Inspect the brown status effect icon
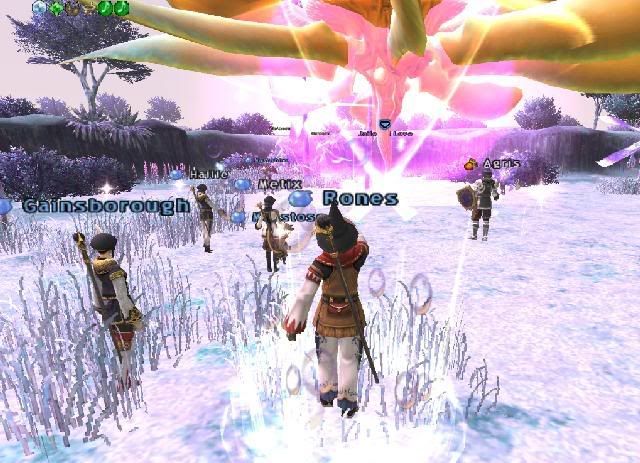The height and width of the screenshot is (463, 640). point(72,7)
